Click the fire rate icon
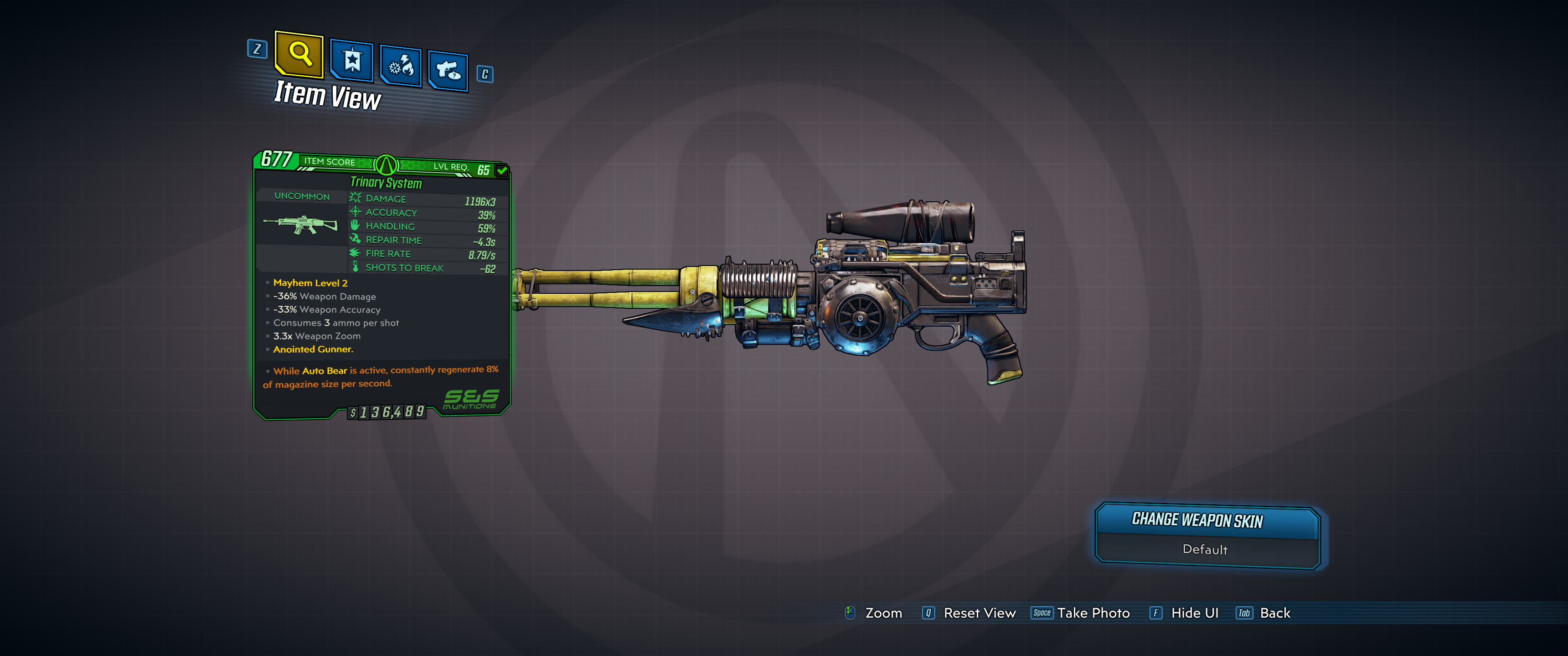Image resolution: width=1568 pixels, height=656 pixels. [x=355, y=253]
